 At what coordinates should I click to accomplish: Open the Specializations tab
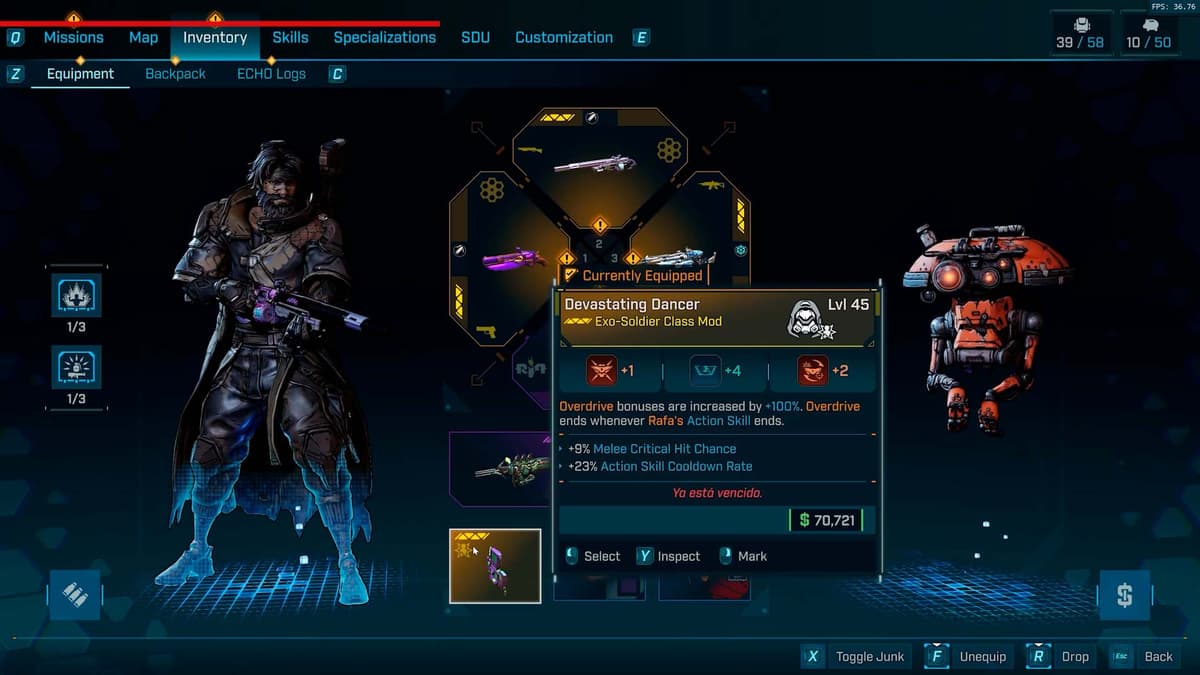[384, 38]
